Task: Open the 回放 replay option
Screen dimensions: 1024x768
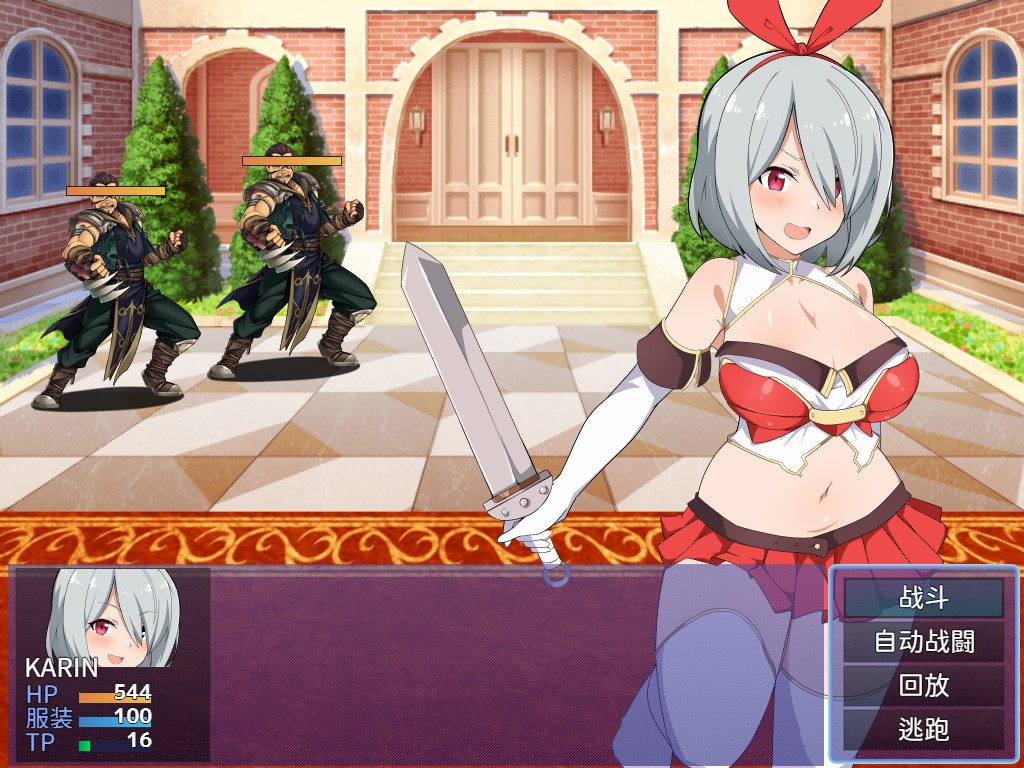Action: coord(923,686)
